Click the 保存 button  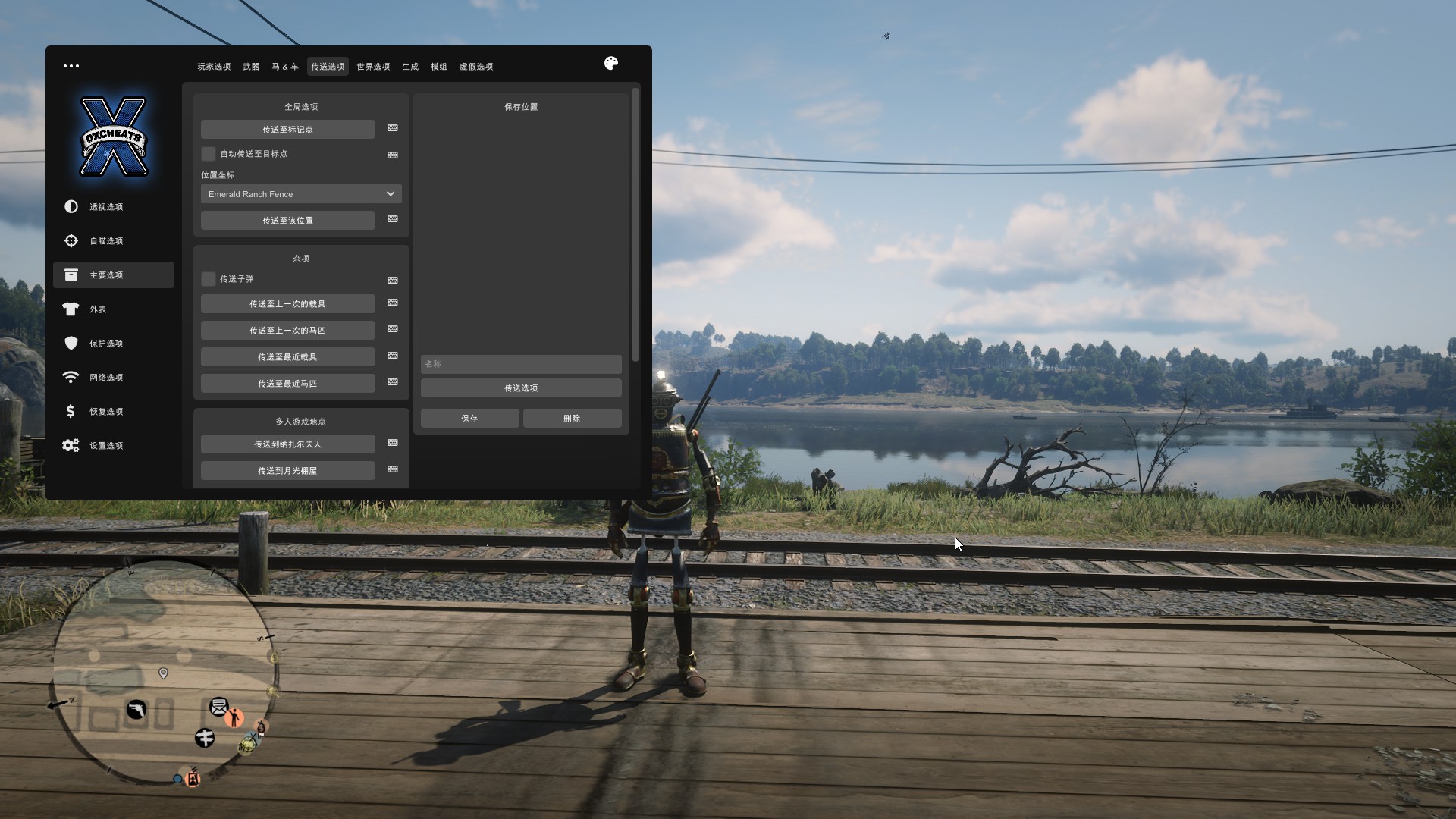(469, 419)
